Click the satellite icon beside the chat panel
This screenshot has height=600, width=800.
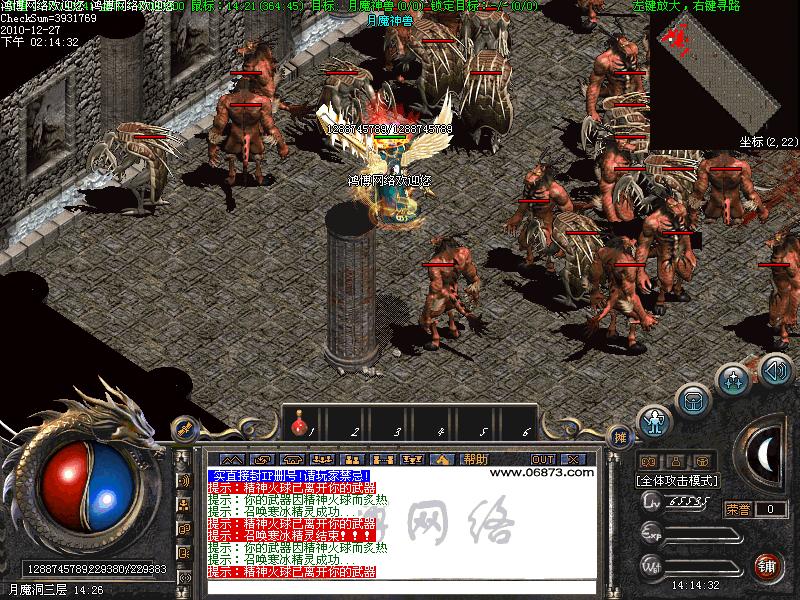tap(184, 429)
